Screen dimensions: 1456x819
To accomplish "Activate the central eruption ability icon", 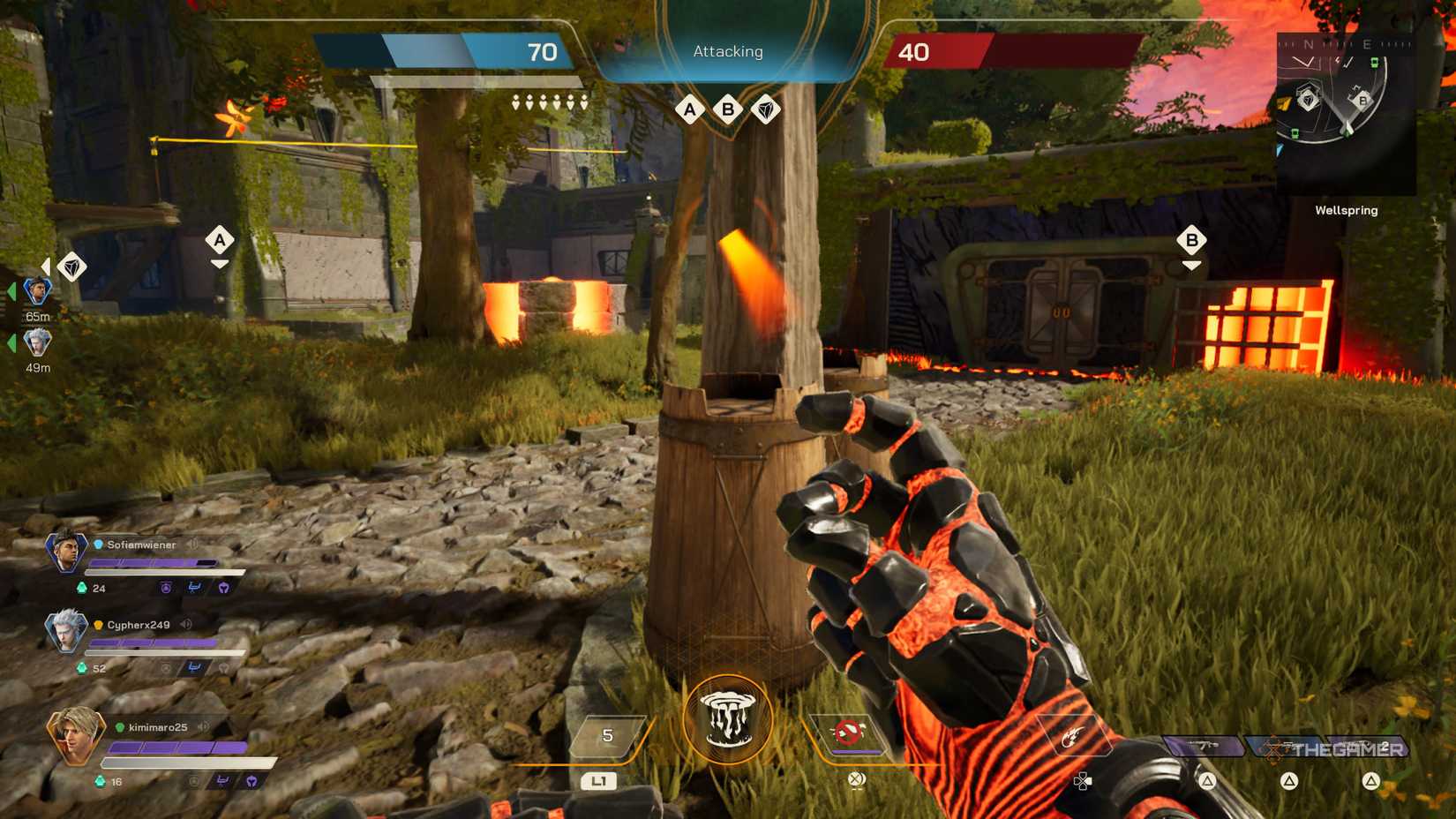I will coord(727,719).
